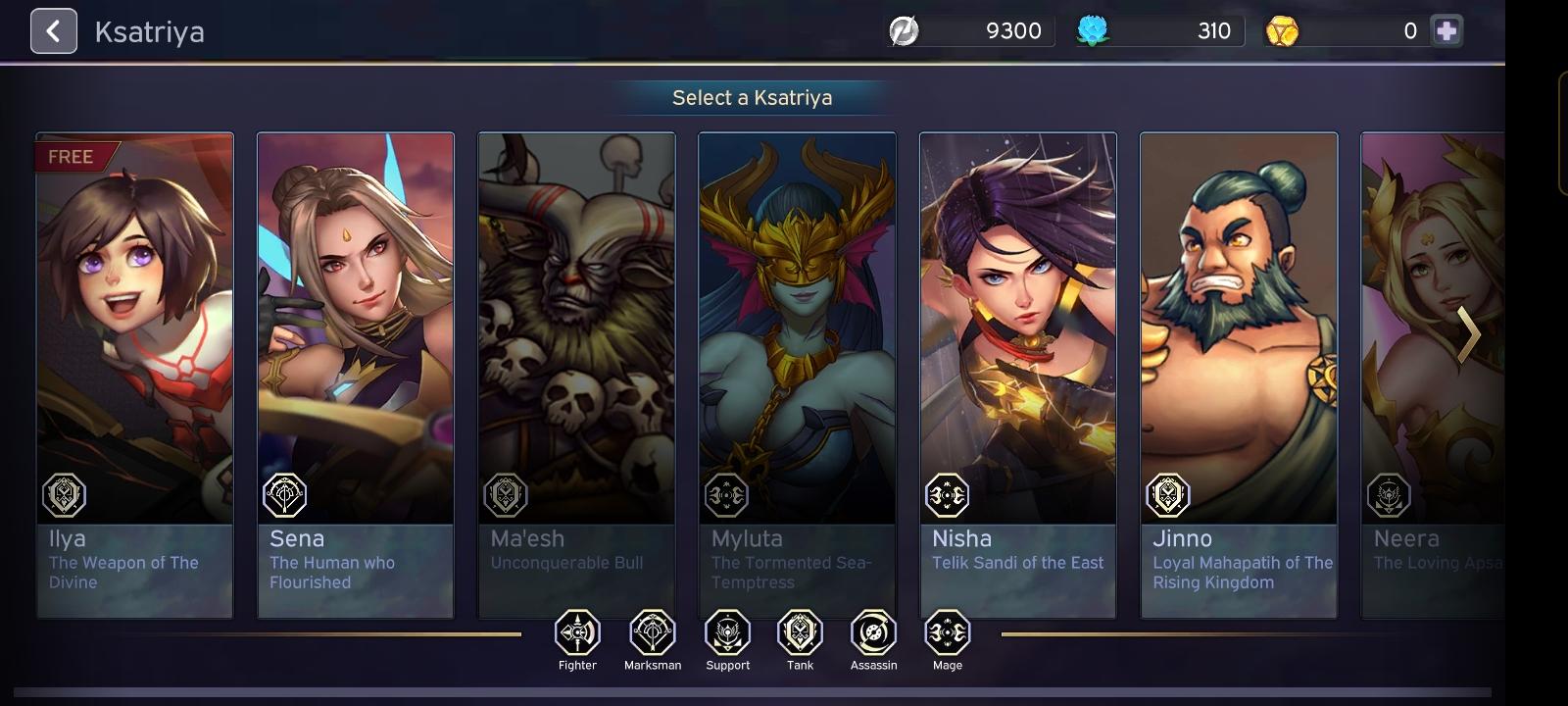Select the Support role filter icon
Image resolution: width=1568 pixels, height=706 pixels.
(725, 632)
